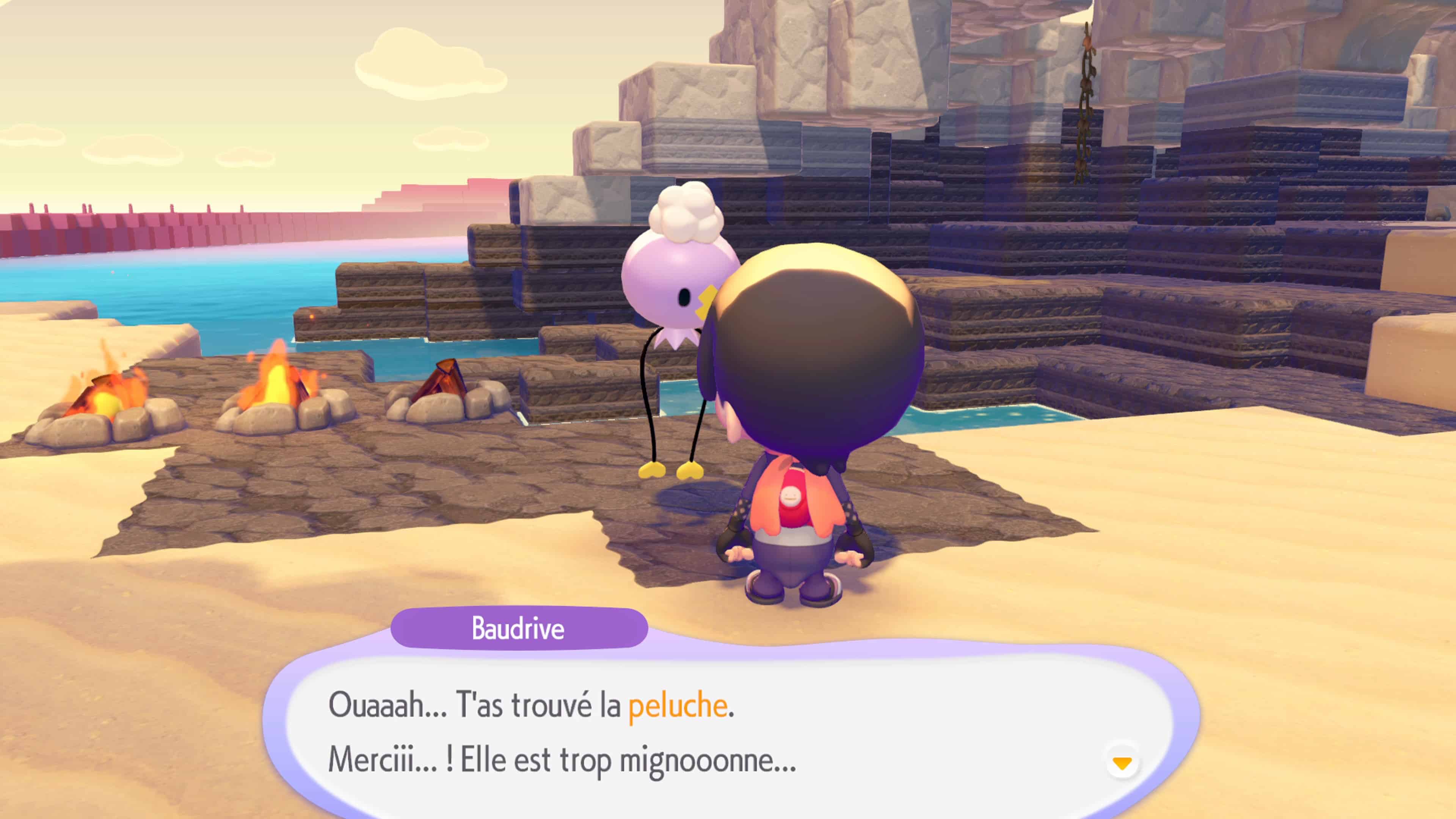Click the Baudrive name label
Image resolution: width=1456 pixels, height=819 pixels.
518,630
